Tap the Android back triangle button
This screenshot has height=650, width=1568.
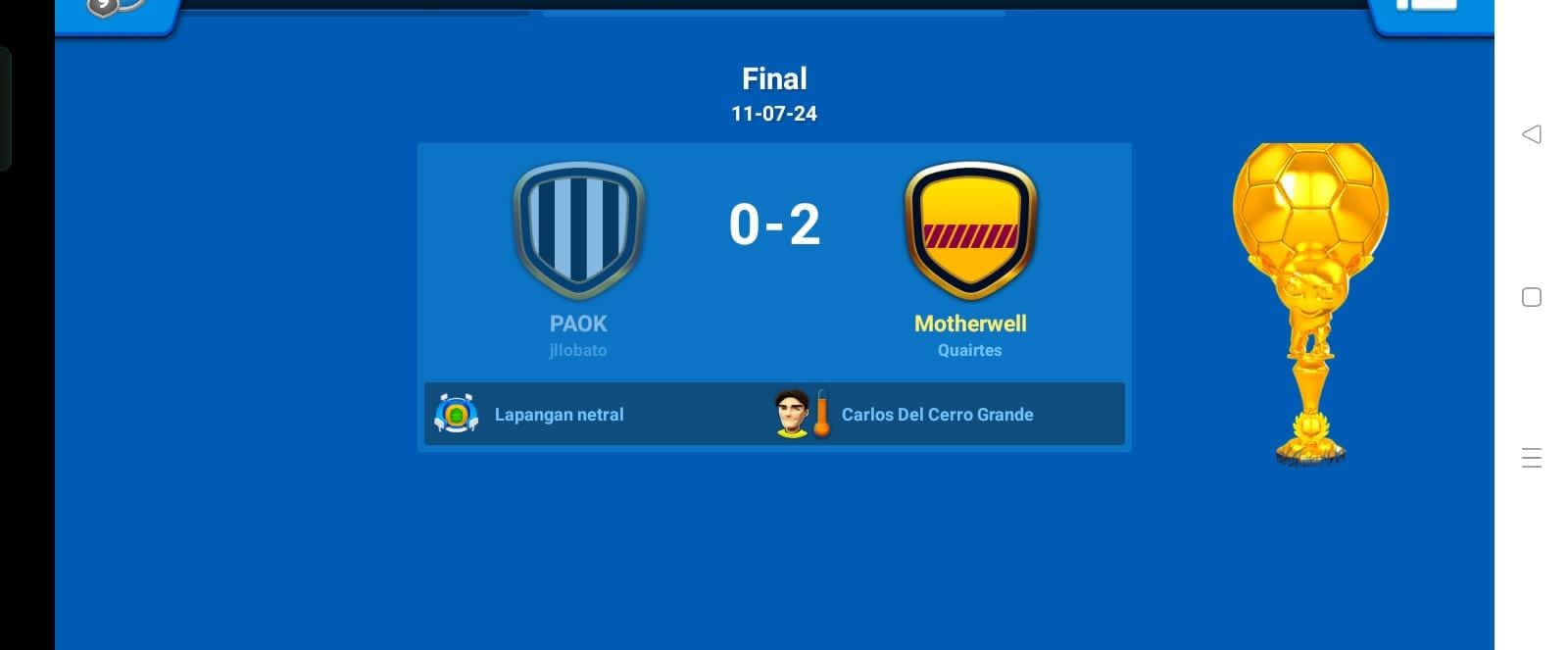point(1531,134)
